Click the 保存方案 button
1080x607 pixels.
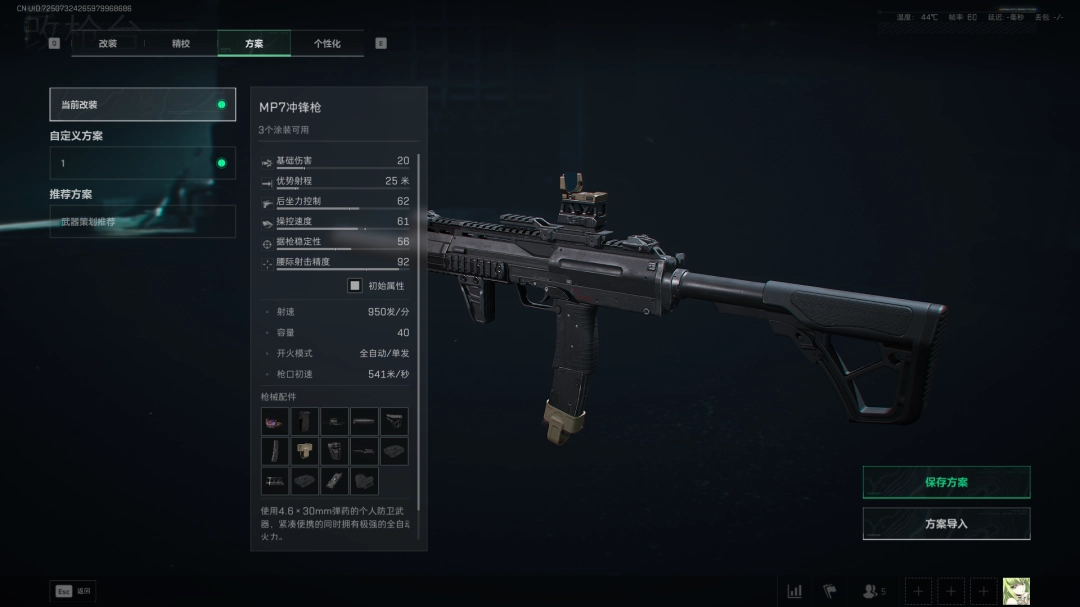[x=946, y=482]
